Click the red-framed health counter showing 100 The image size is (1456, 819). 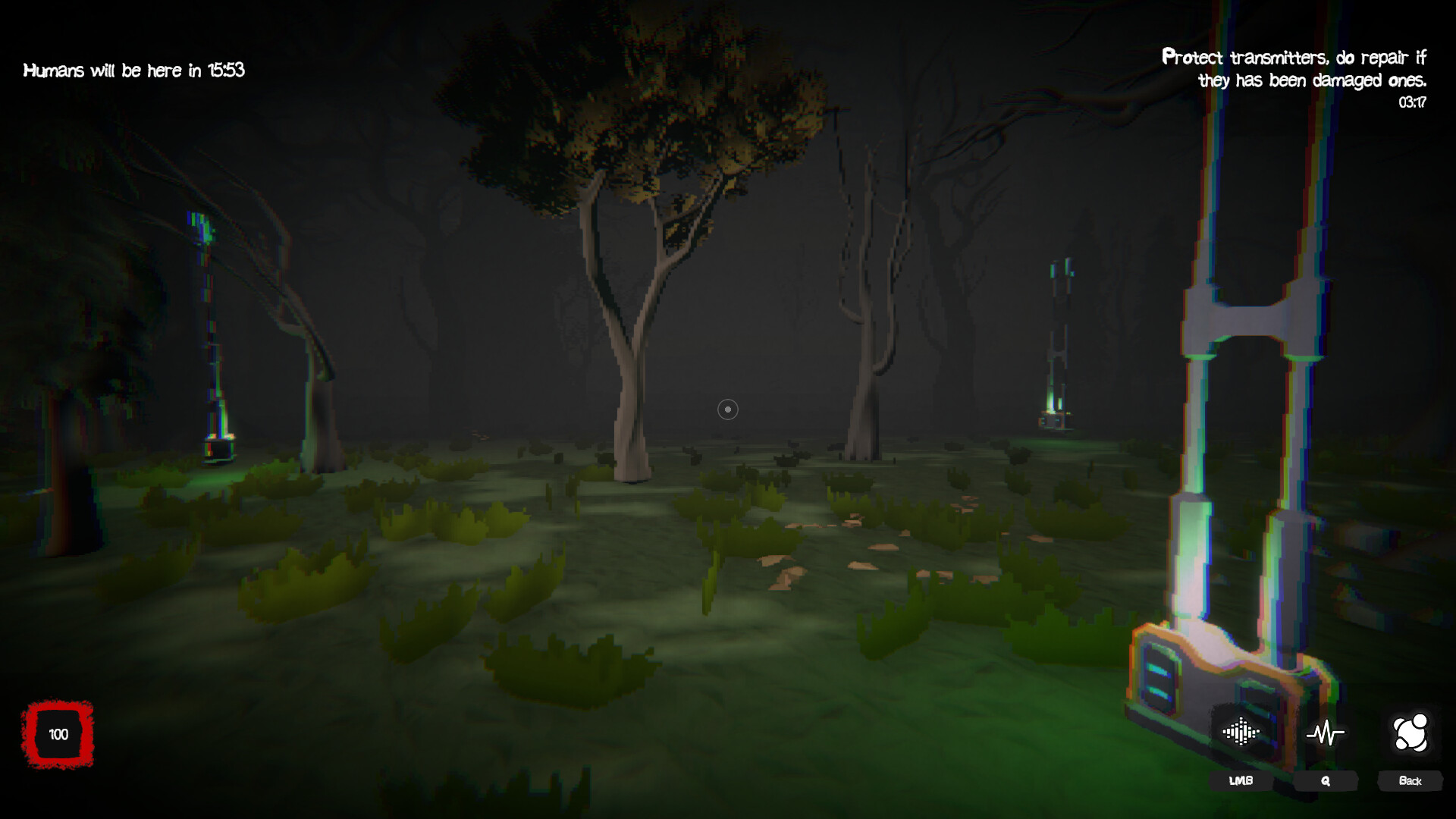point(57,734)
